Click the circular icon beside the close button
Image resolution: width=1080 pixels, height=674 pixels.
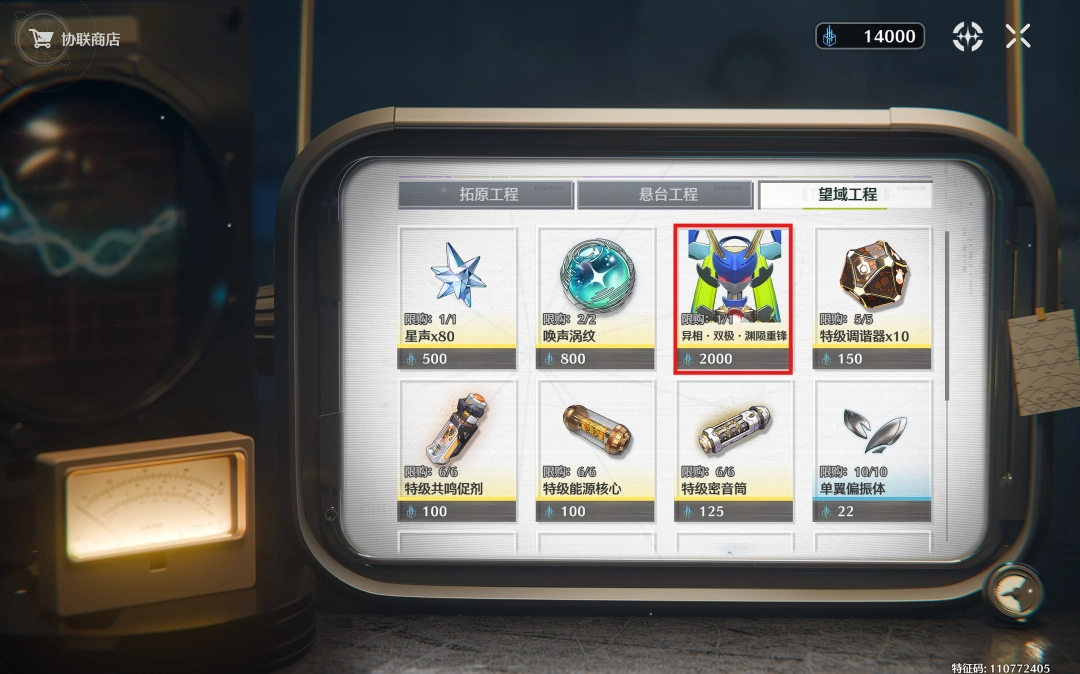click(x=967, y=37)
